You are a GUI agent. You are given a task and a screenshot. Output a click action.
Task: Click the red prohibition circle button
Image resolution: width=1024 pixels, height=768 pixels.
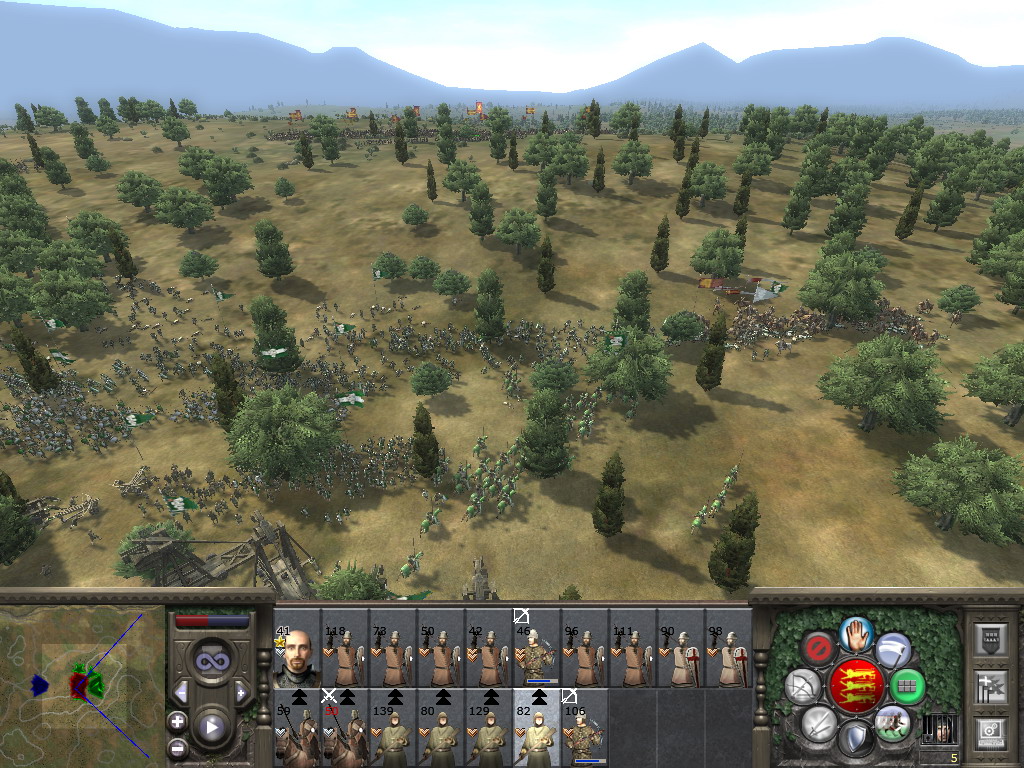pos(818,649)
